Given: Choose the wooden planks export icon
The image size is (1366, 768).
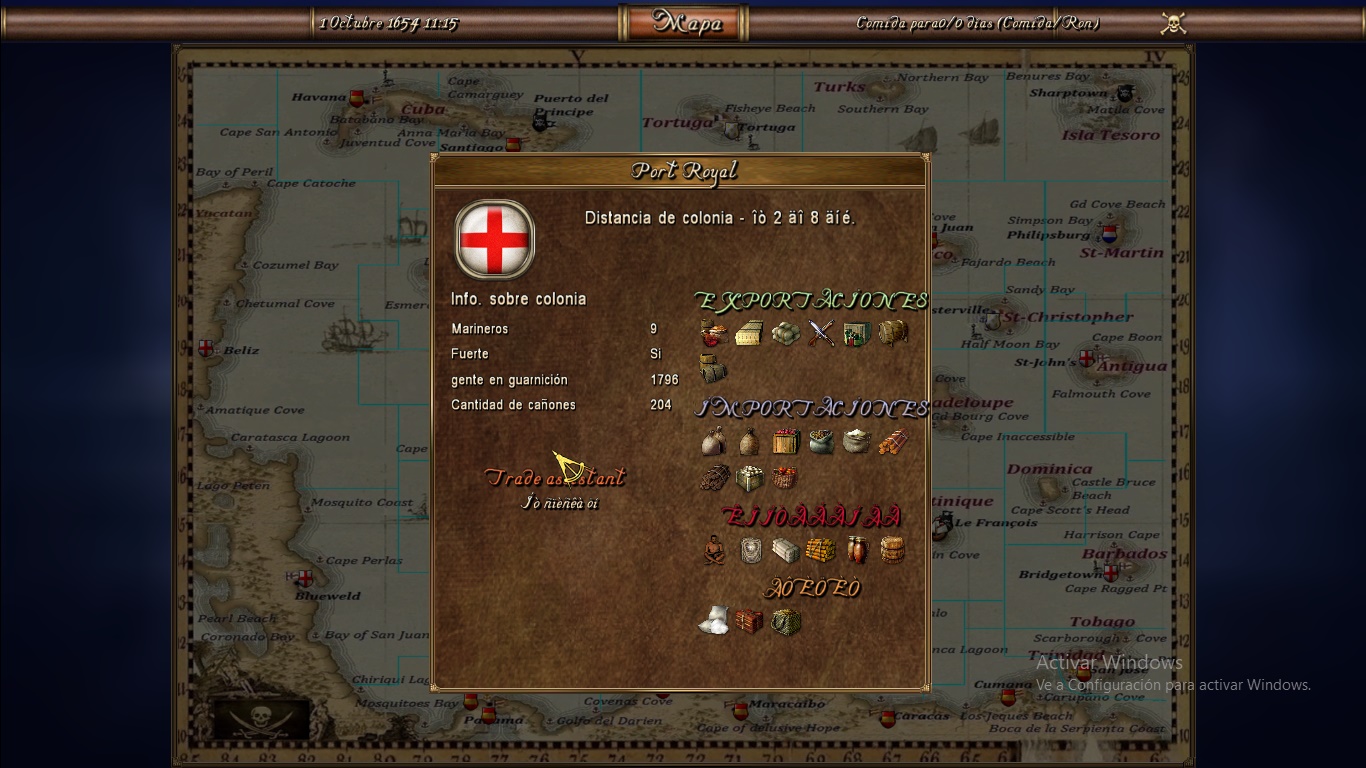Looking at the screenshot, I should pyautogui.click(x=748, y=333).
